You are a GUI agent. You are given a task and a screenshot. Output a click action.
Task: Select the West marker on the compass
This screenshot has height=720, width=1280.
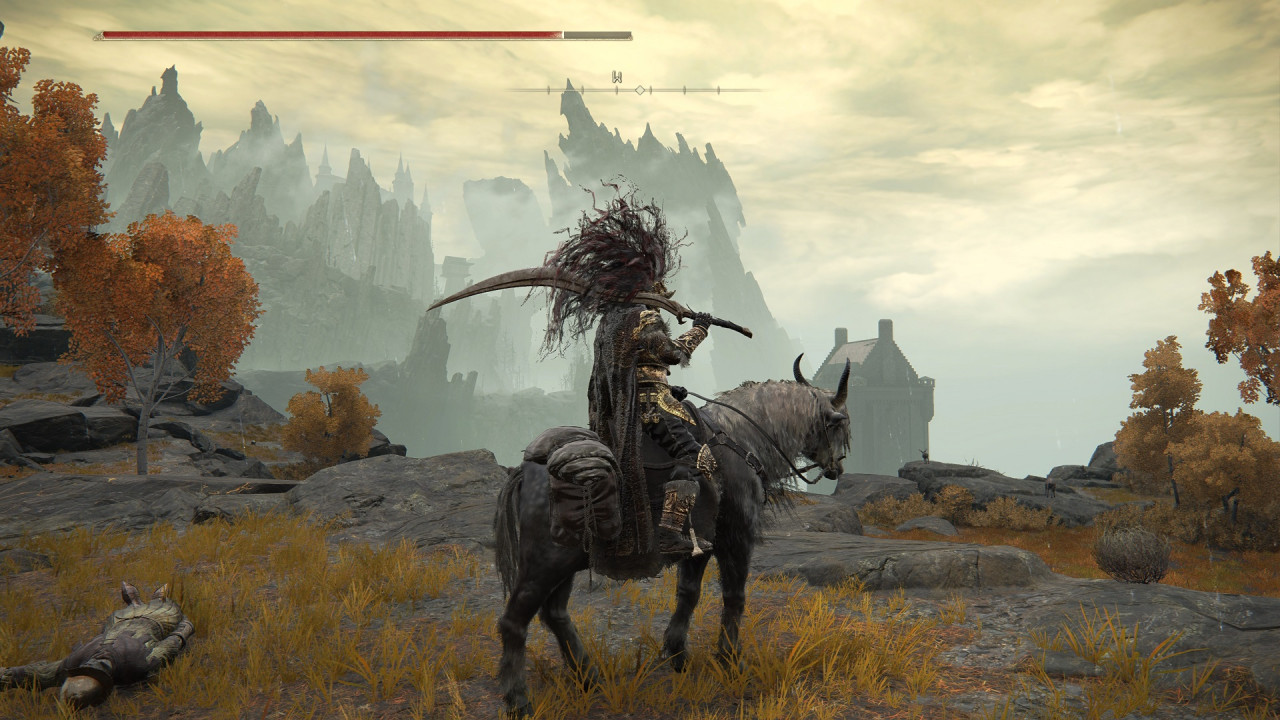pos(617,77)
